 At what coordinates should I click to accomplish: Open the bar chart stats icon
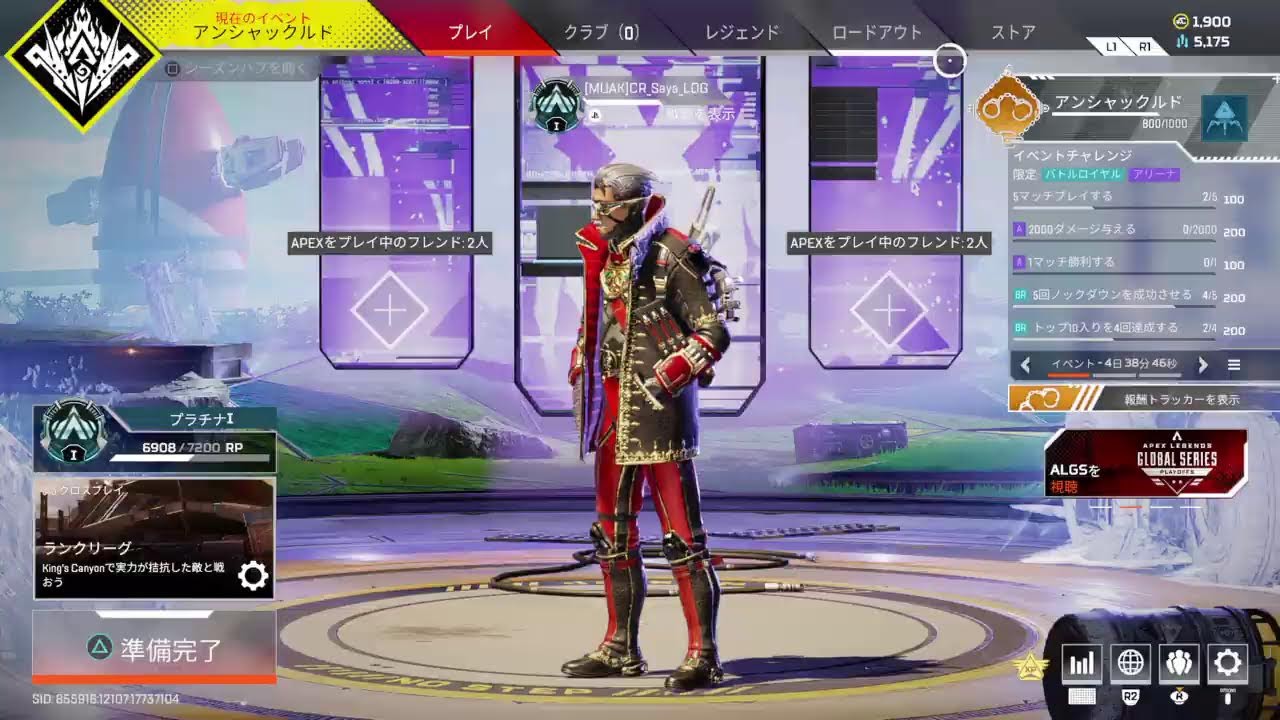pyautogui.click(x=1082, y=663)
